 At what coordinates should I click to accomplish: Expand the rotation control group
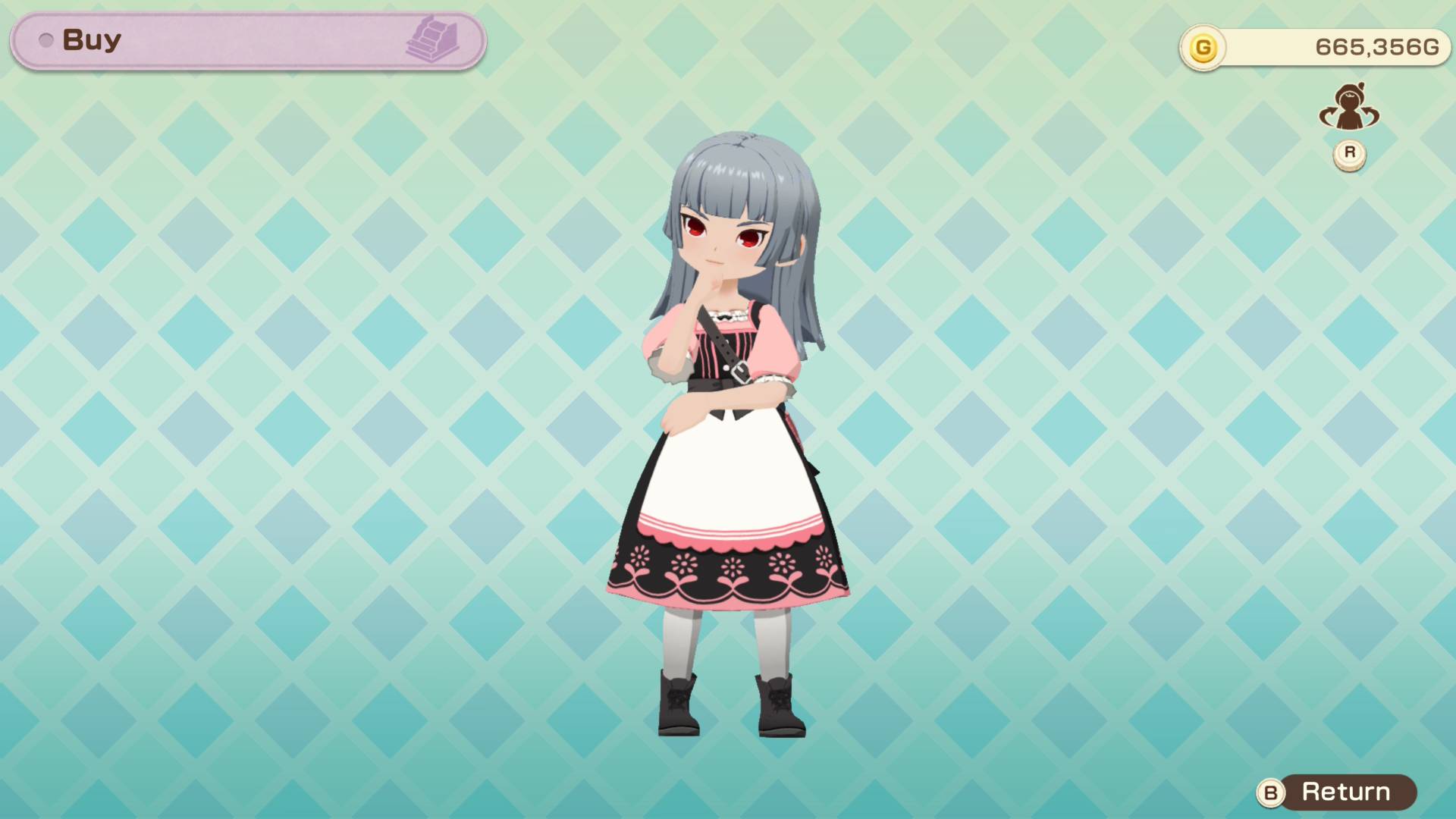tap(1349, 129)
